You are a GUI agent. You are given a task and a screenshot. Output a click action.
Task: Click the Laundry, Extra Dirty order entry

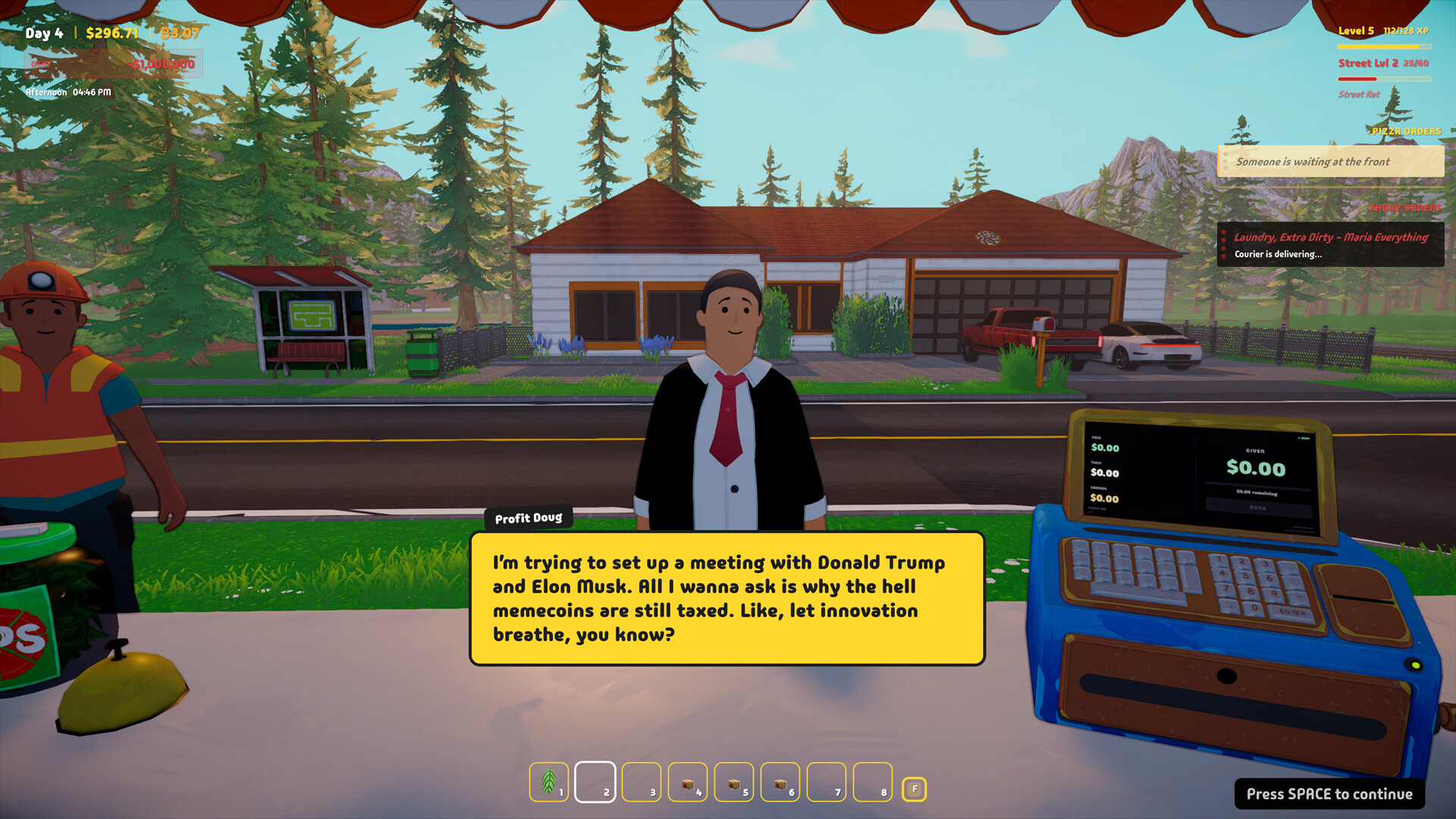pyautogui.click(x=1331, y=237)
